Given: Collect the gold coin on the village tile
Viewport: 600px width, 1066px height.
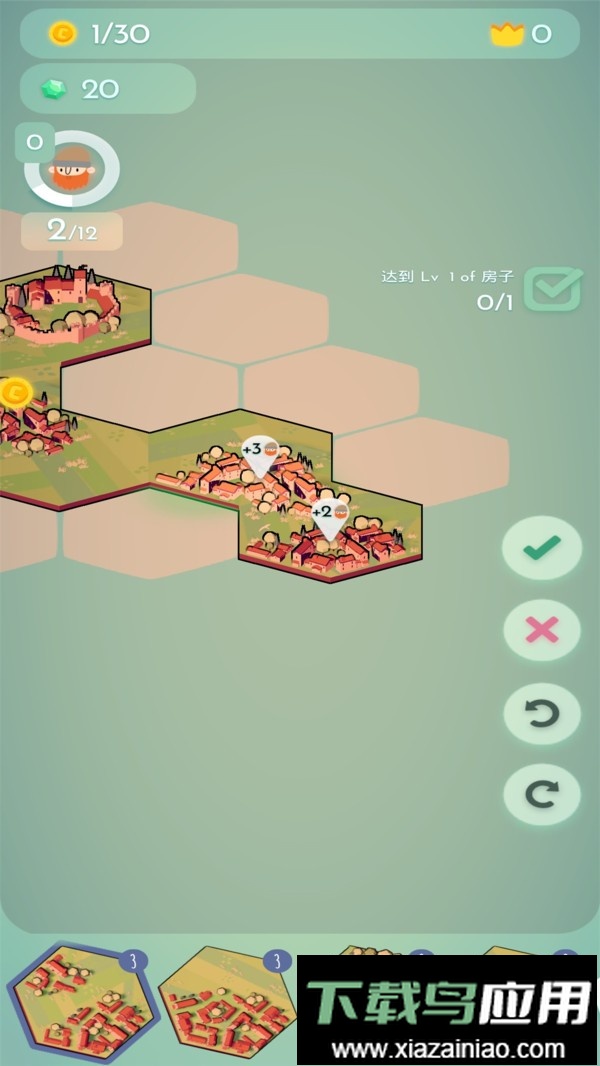Looking at the screenshot, I should [14, 392].
